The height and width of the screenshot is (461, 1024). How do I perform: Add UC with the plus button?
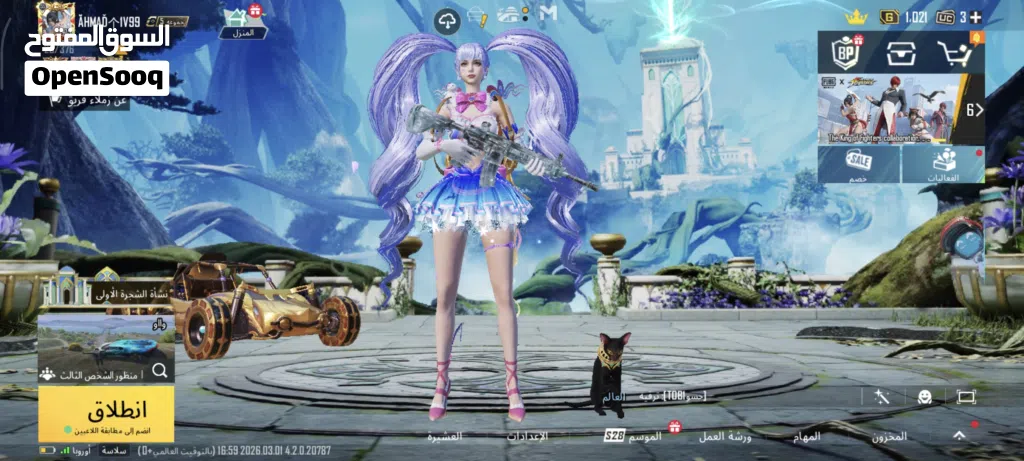(976, 17)
